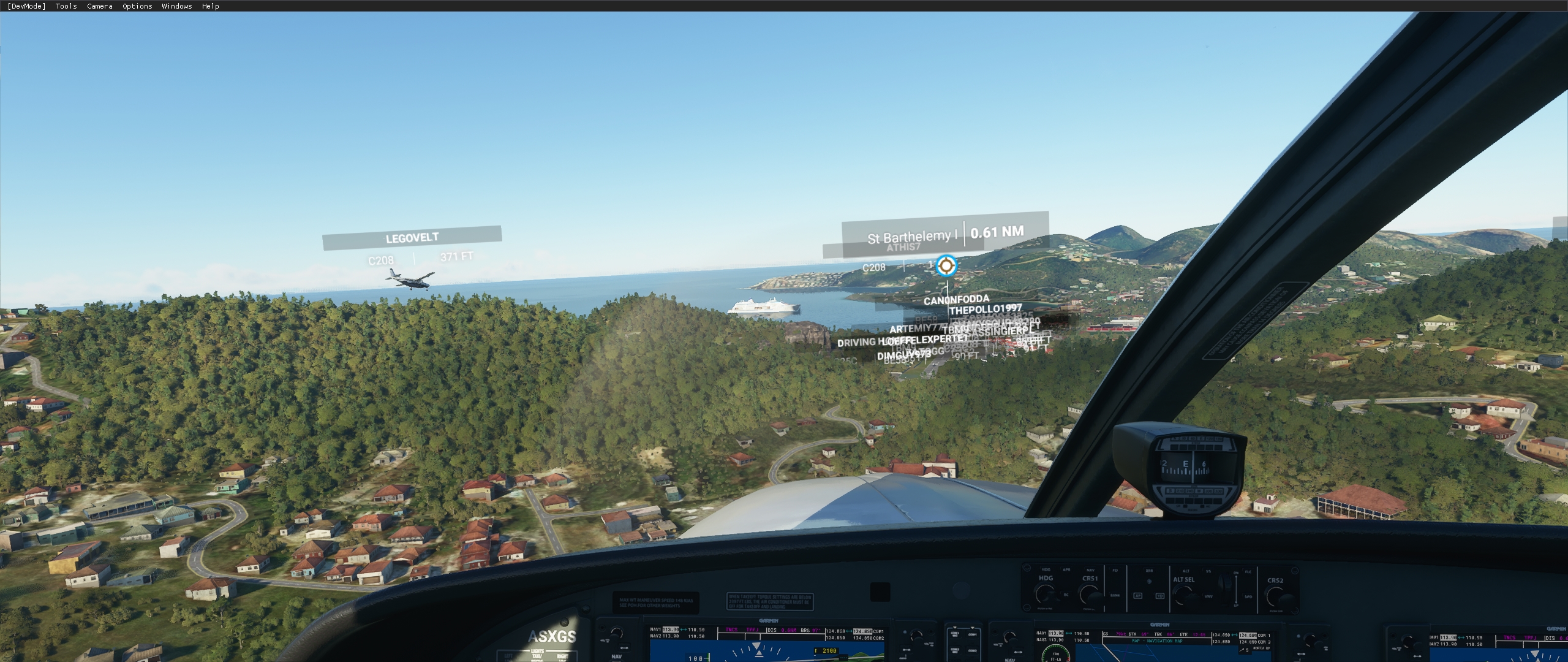Toggle ALT altitude hold mode
Viewport: 1568px width, 662px height.
click(1186, 571)
